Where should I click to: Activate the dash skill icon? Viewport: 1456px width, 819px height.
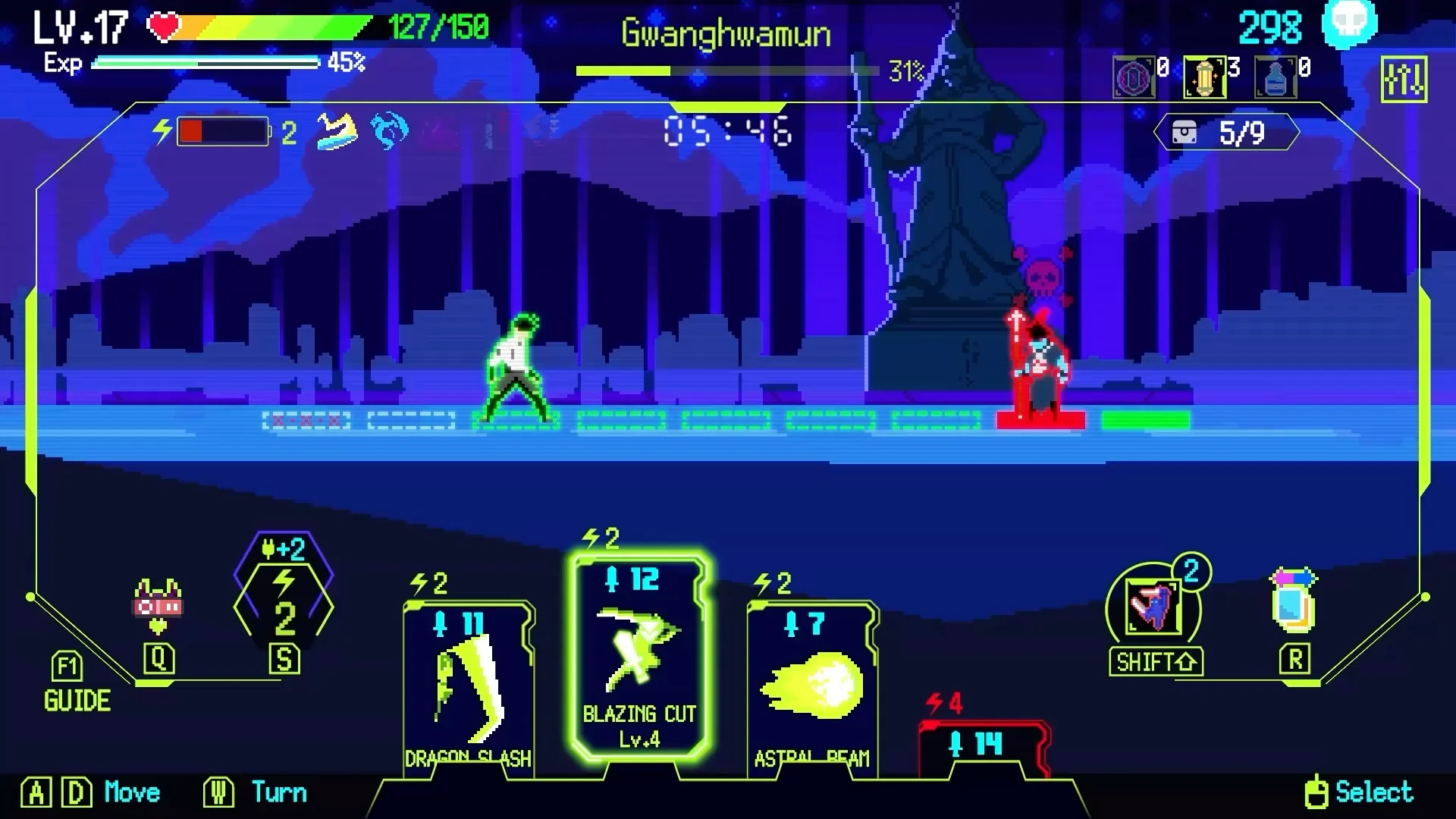(1153, 607)
